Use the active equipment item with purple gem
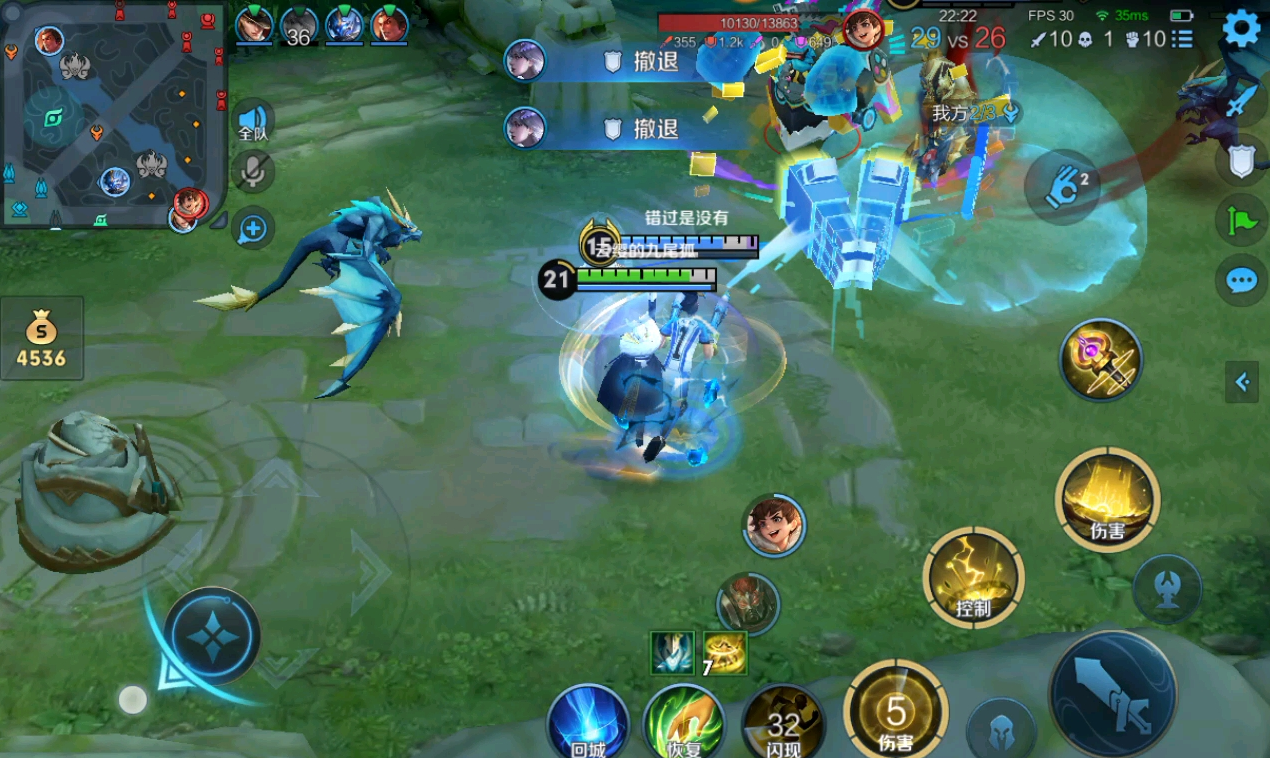Viewport: 1270px width, 758px height. pos(1100,360)
